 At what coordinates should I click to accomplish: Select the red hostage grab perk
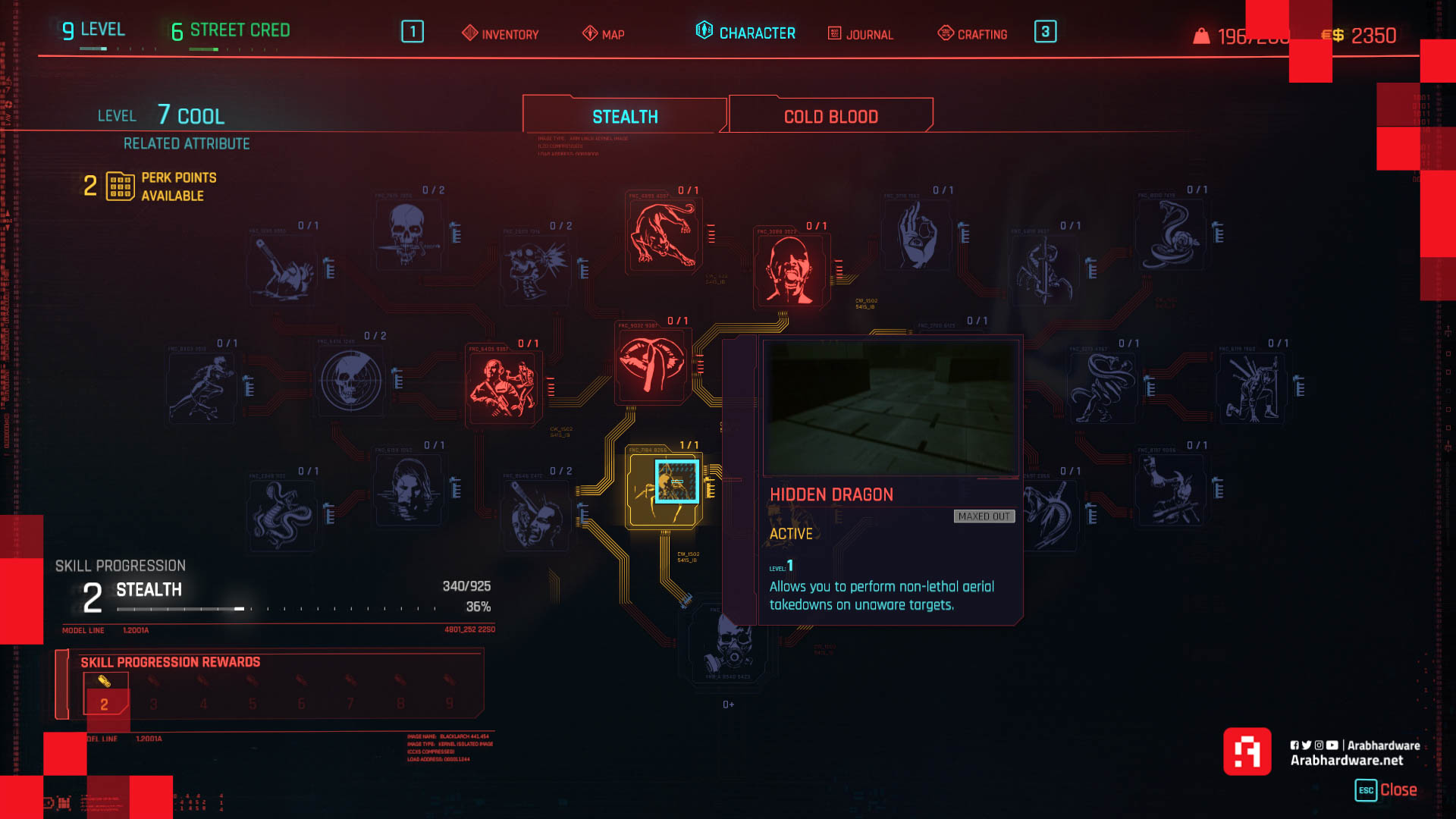(x=503, y=387)
